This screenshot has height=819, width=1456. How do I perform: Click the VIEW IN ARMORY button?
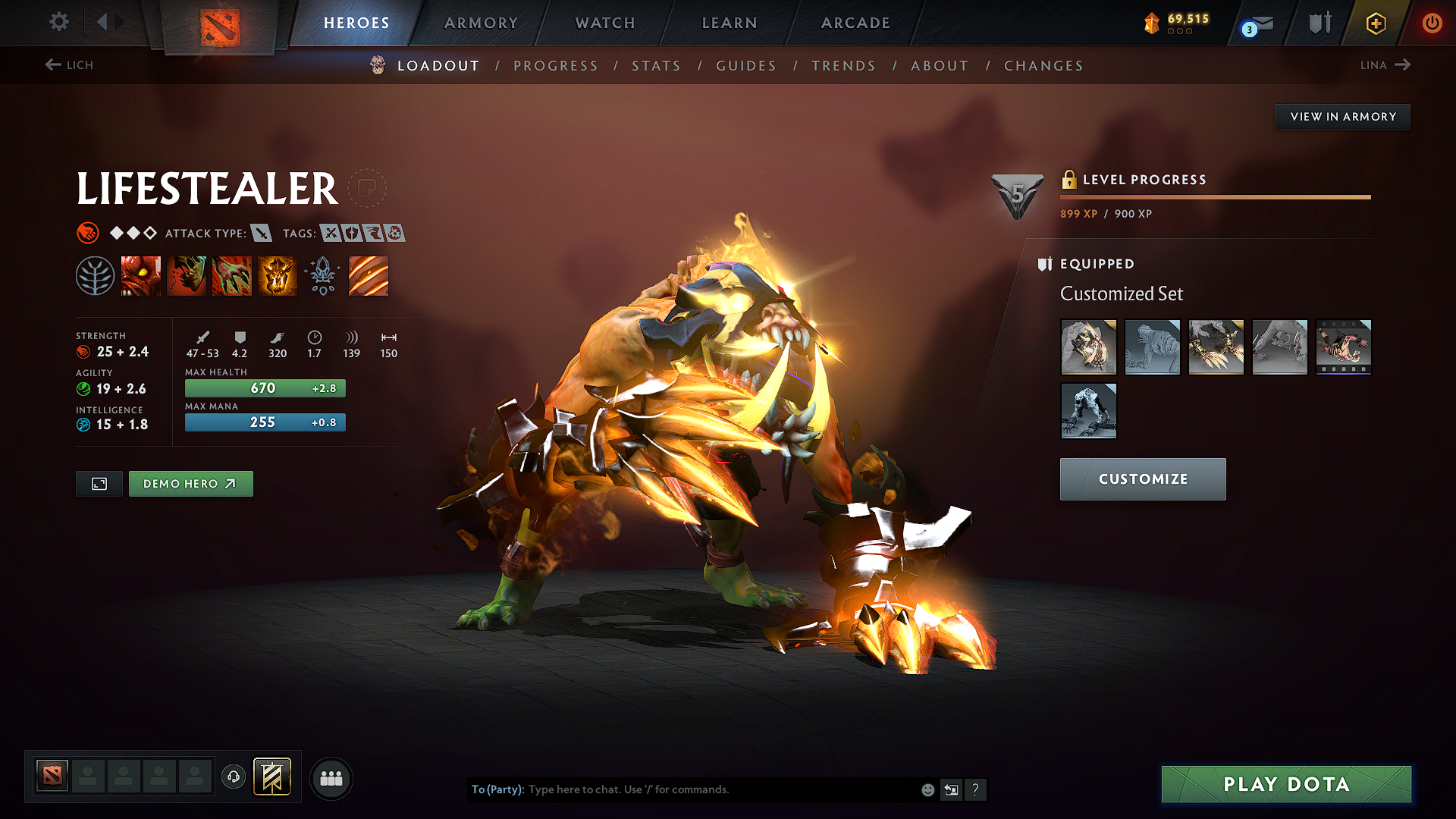tap(1342, 116)
